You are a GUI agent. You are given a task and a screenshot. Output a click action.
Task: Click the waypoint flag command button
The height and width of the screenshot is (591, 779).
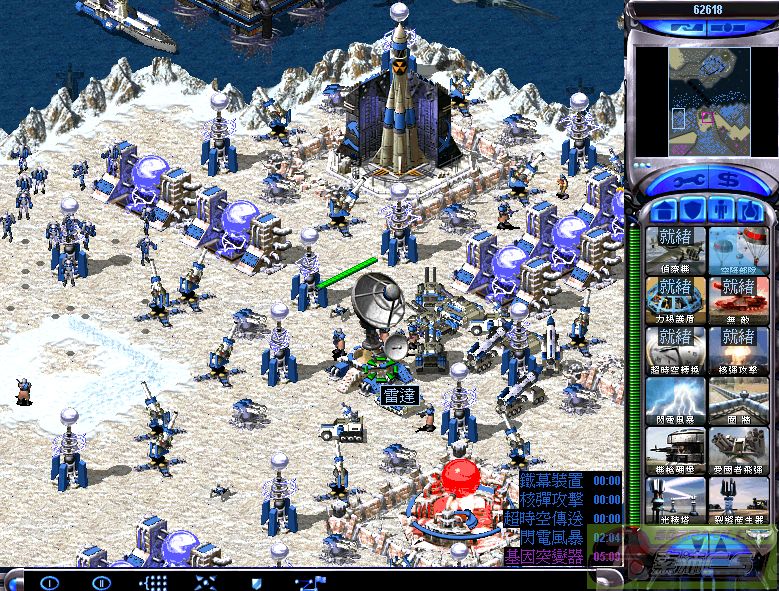310,581
